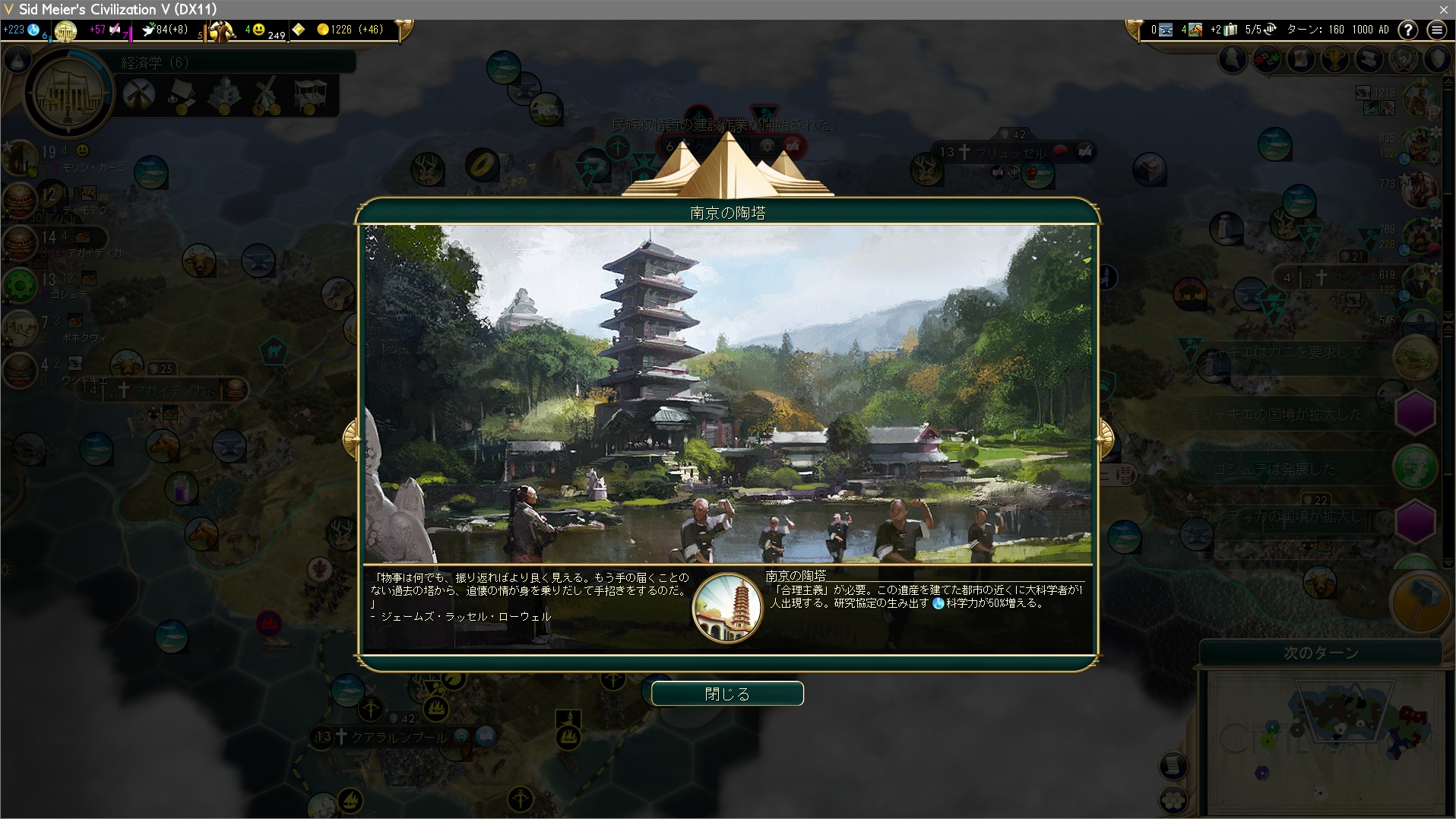Toggle the hex grid map options button
This screenshot has width=1456, height=819.
1173,799
